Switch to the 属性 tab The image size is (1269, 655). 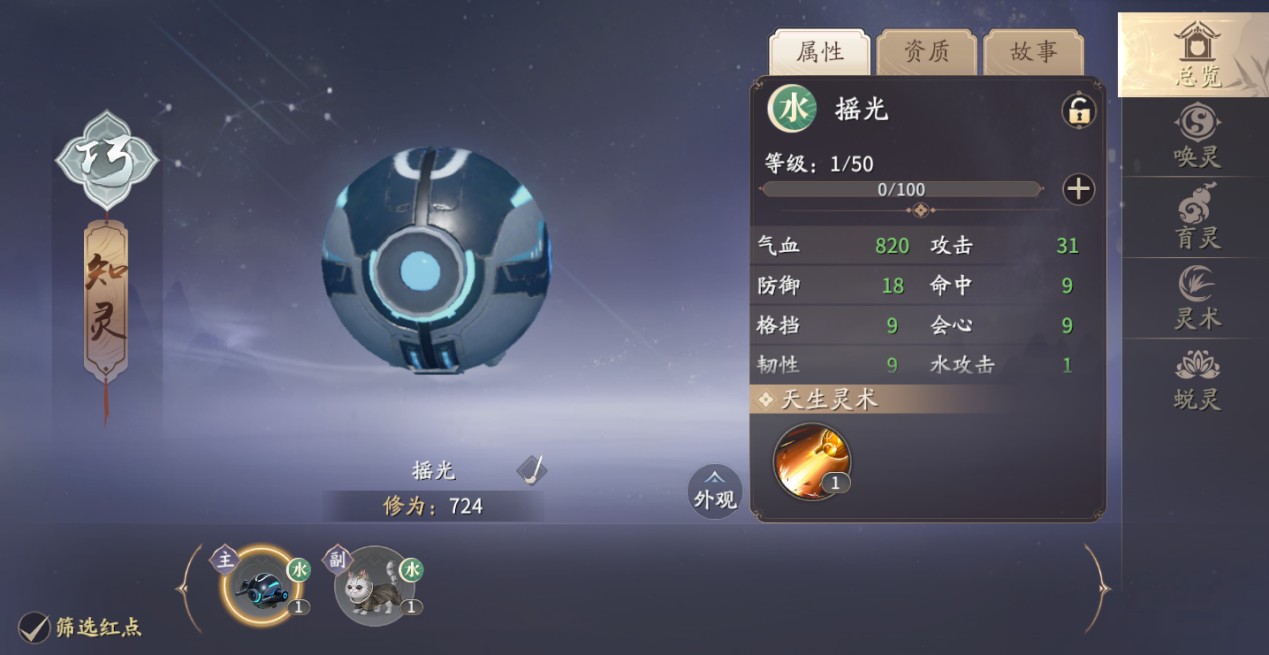point(820,52)
